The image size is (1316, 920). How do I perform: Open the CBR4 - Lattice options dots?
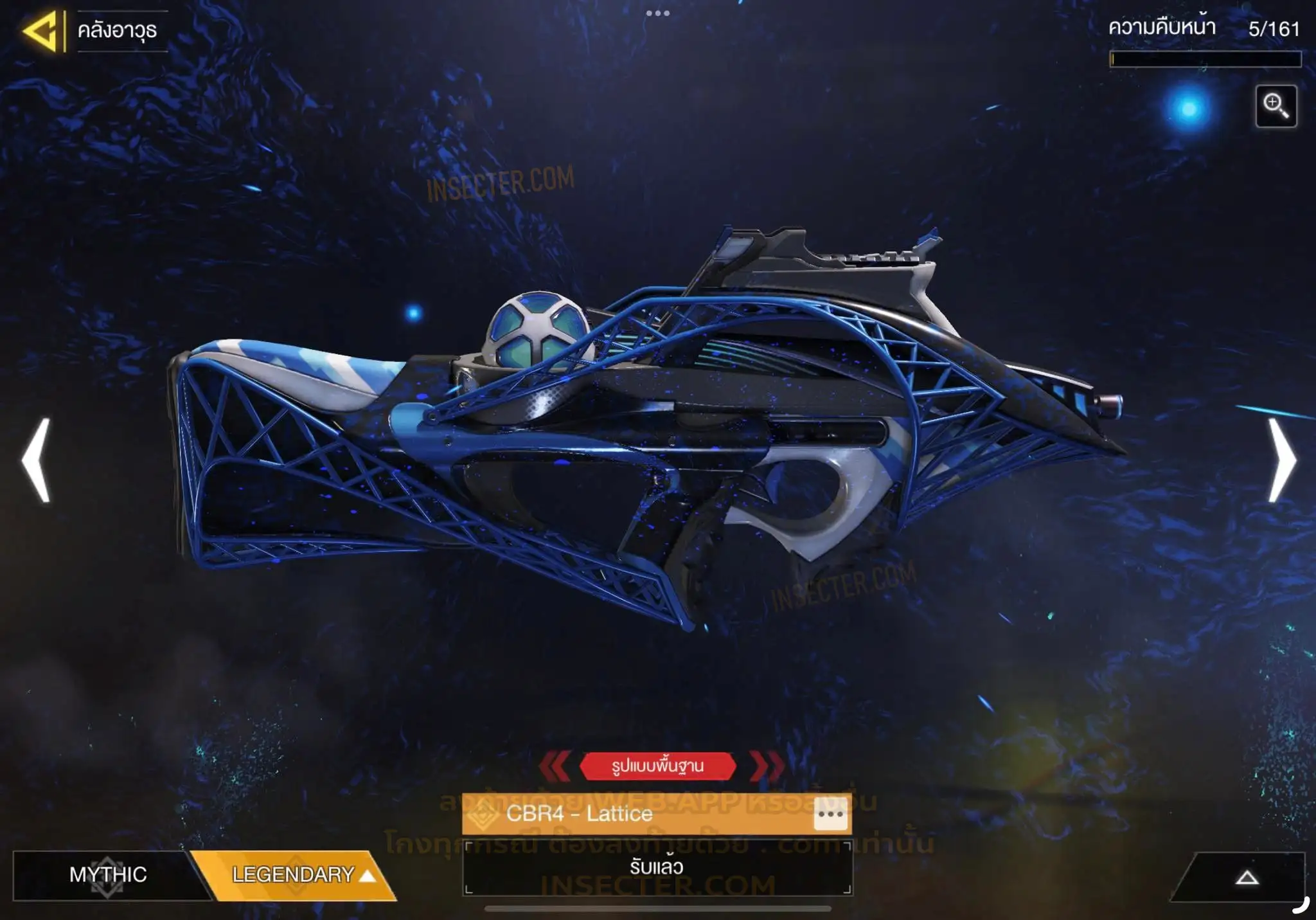(830, 814)
